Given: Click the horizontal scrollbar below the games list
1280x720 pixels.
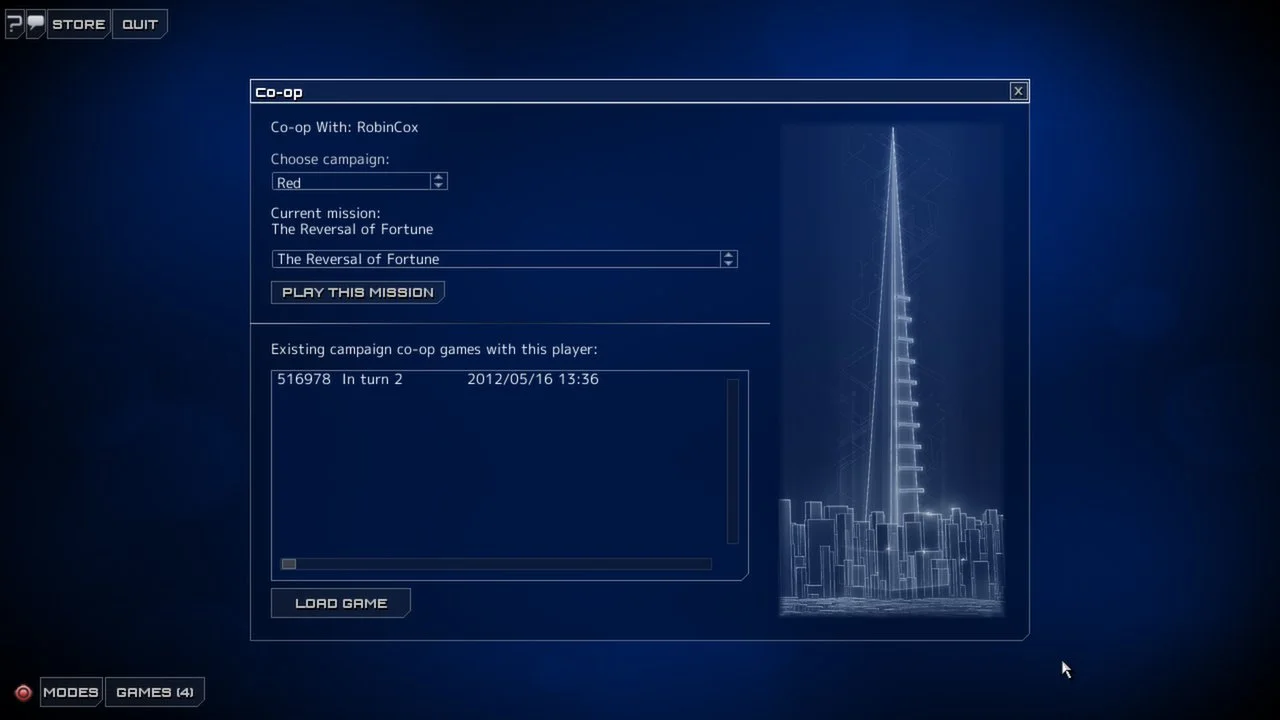Looking at the screenshot, I should click(495, 563).
